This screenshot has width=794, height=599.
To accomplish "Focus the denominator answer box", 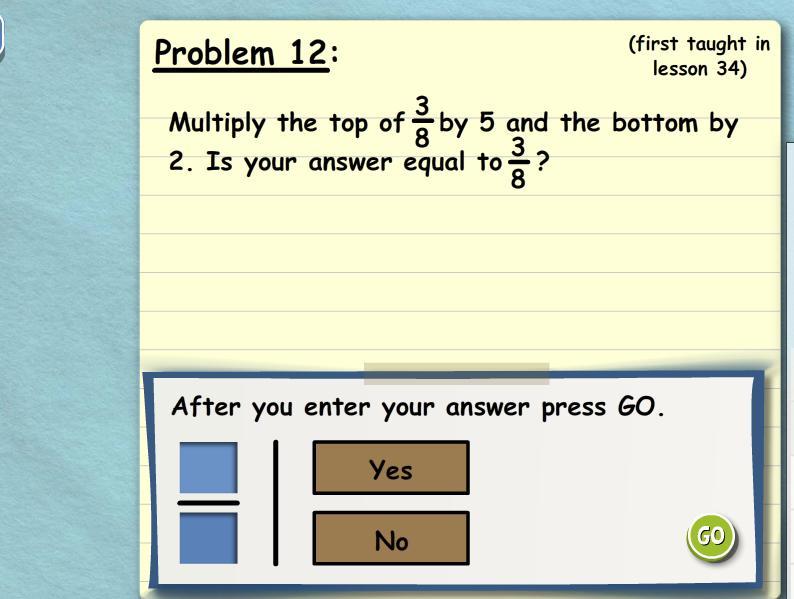I will click(x=209, y=537).
